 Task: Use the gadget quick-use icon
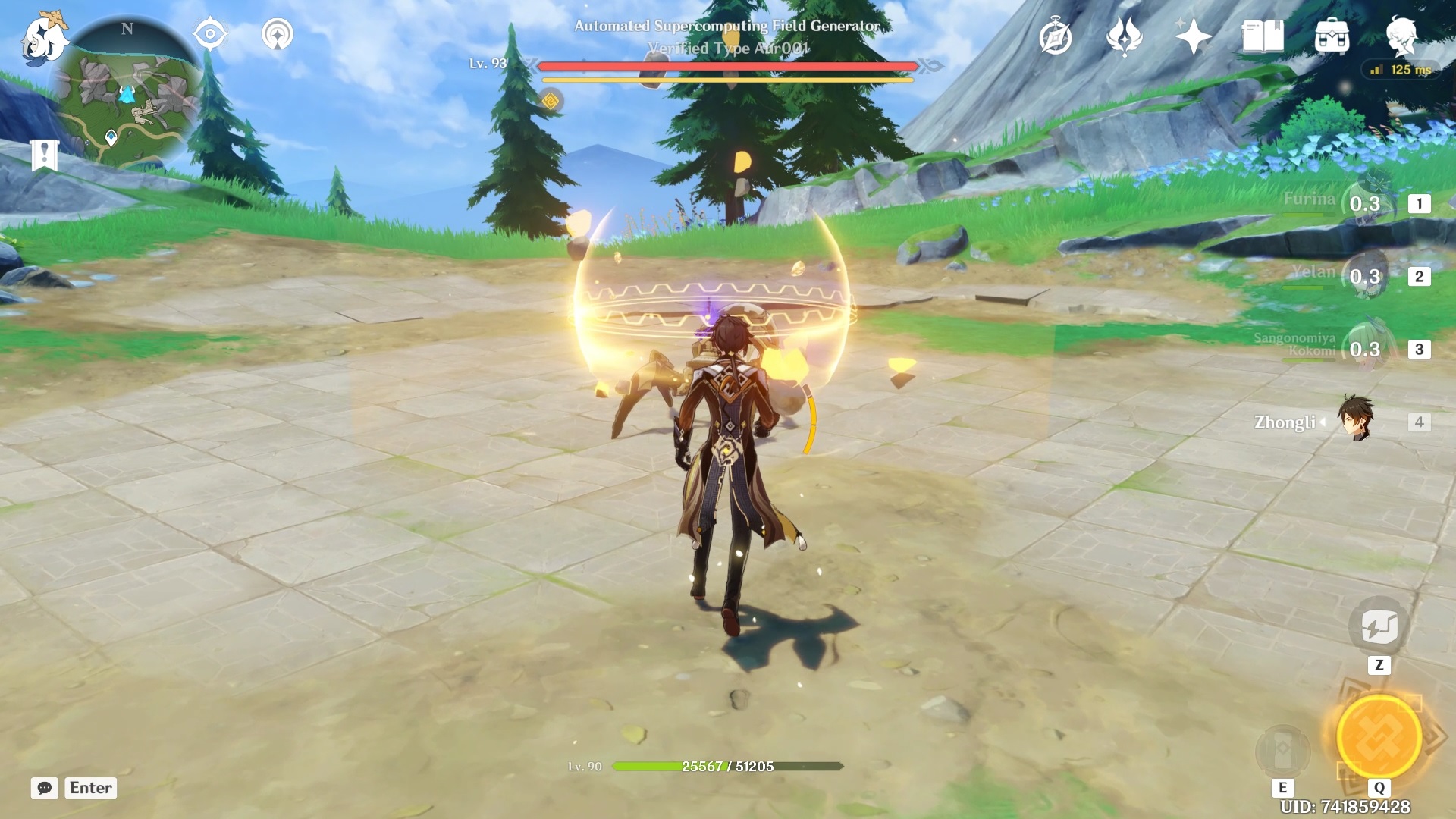(1379, 626)
